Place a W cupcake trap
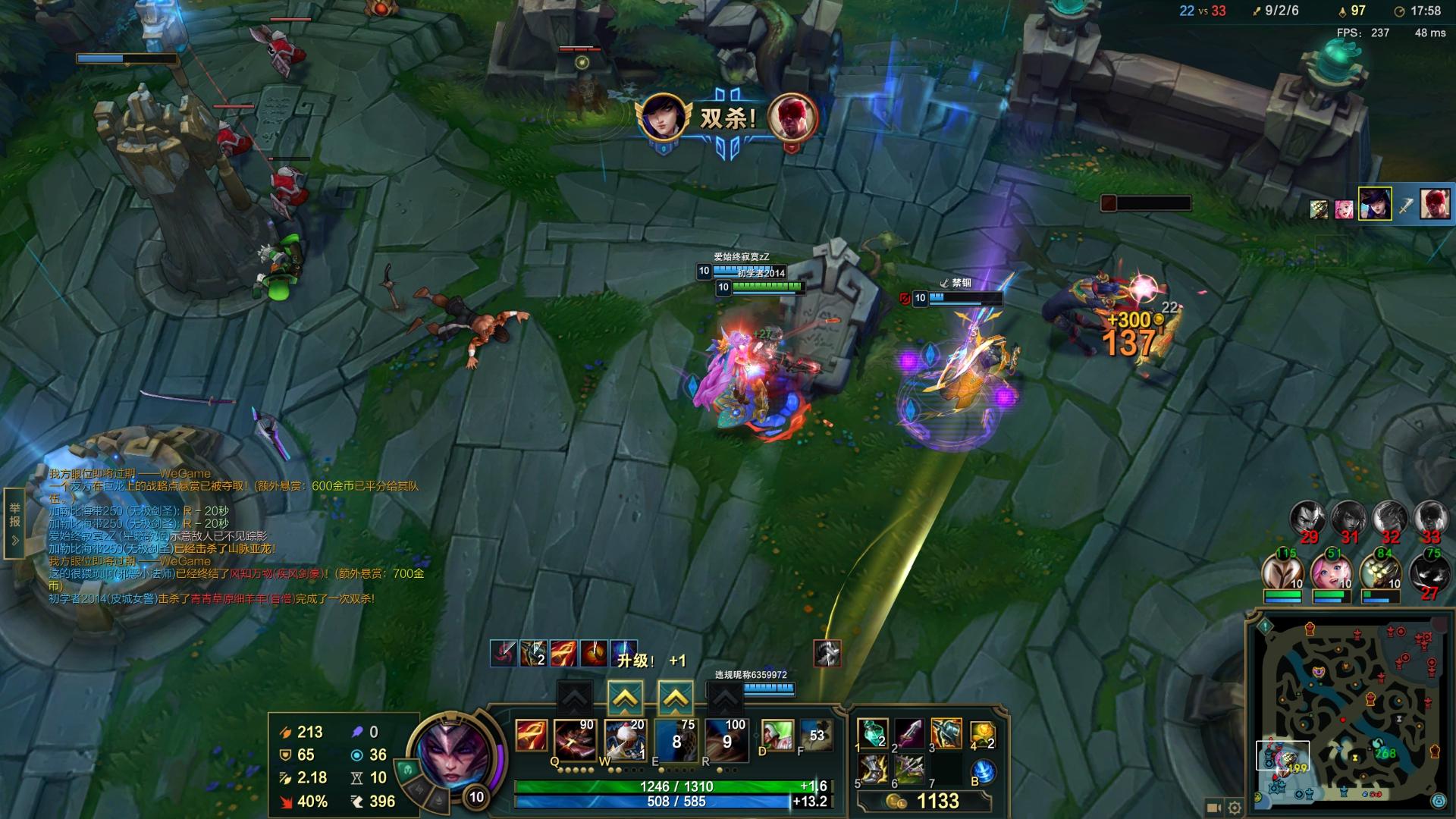This screenshot has width=1456, height=819. pos(625,739)
